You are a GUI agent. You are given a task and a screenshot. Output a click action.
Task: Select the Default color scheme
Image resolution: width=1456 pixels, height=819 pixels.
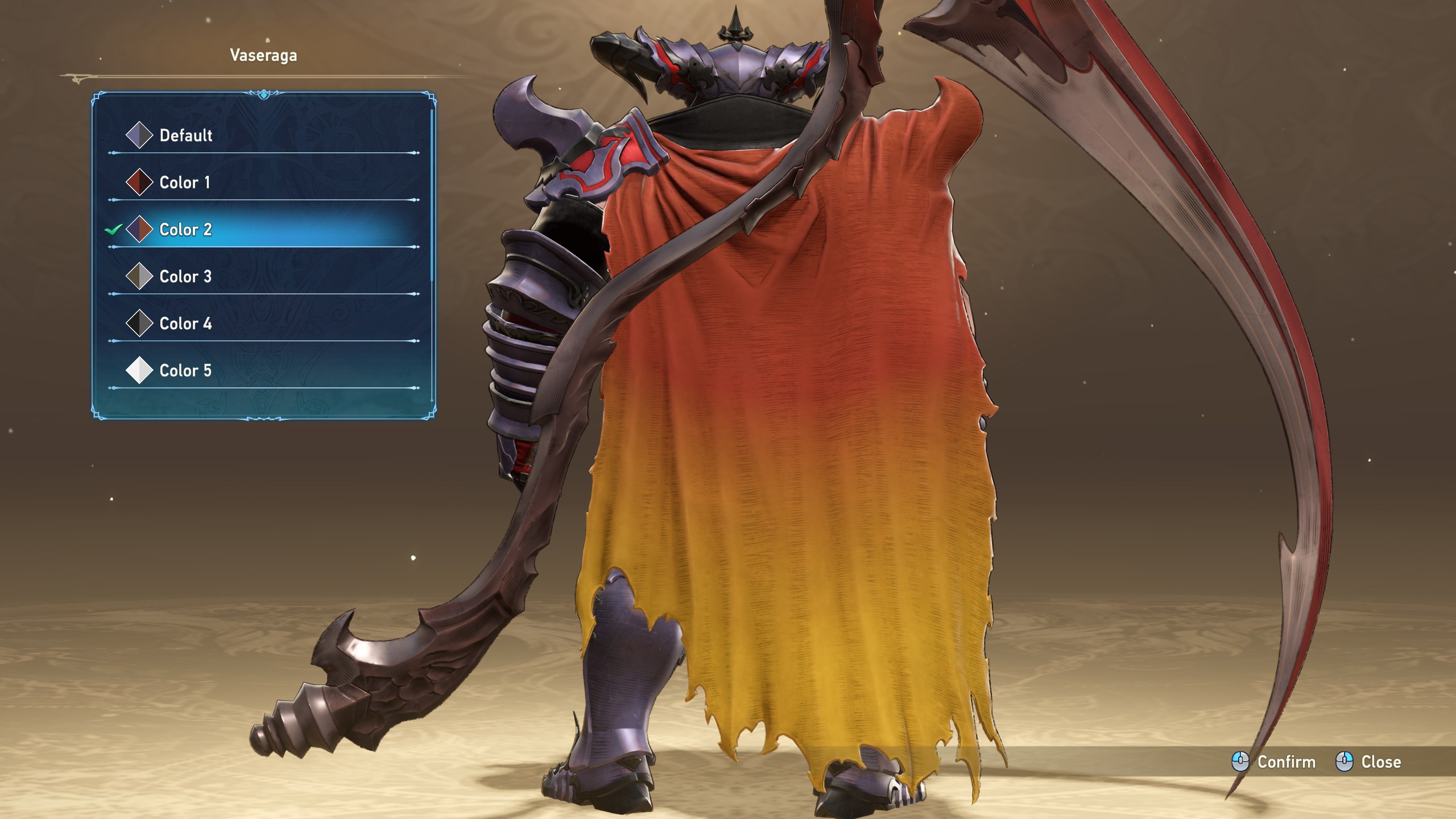point(185,135)
